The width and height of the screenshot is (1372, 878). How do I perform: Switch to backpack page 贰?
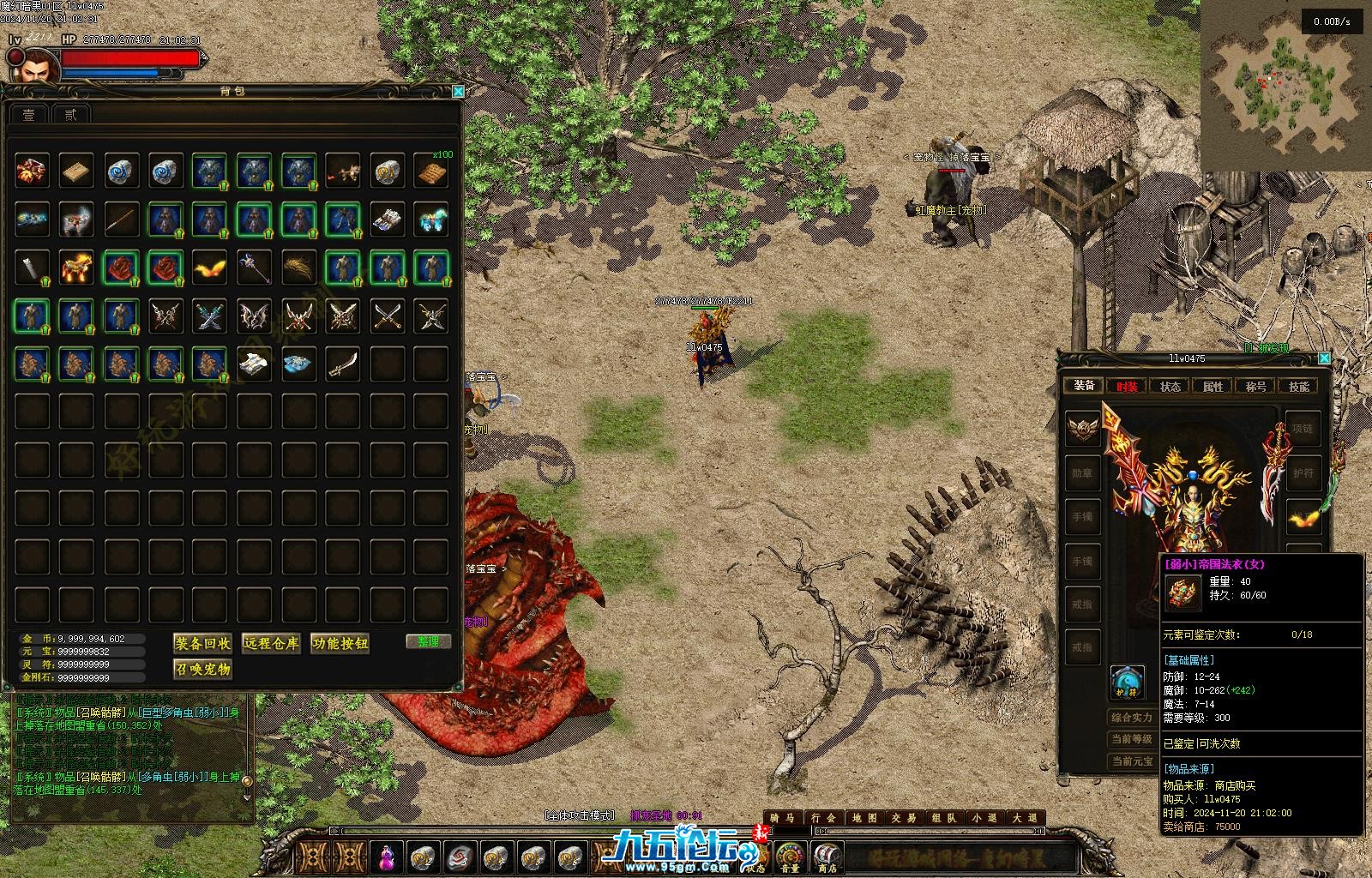tap(70, 114)
